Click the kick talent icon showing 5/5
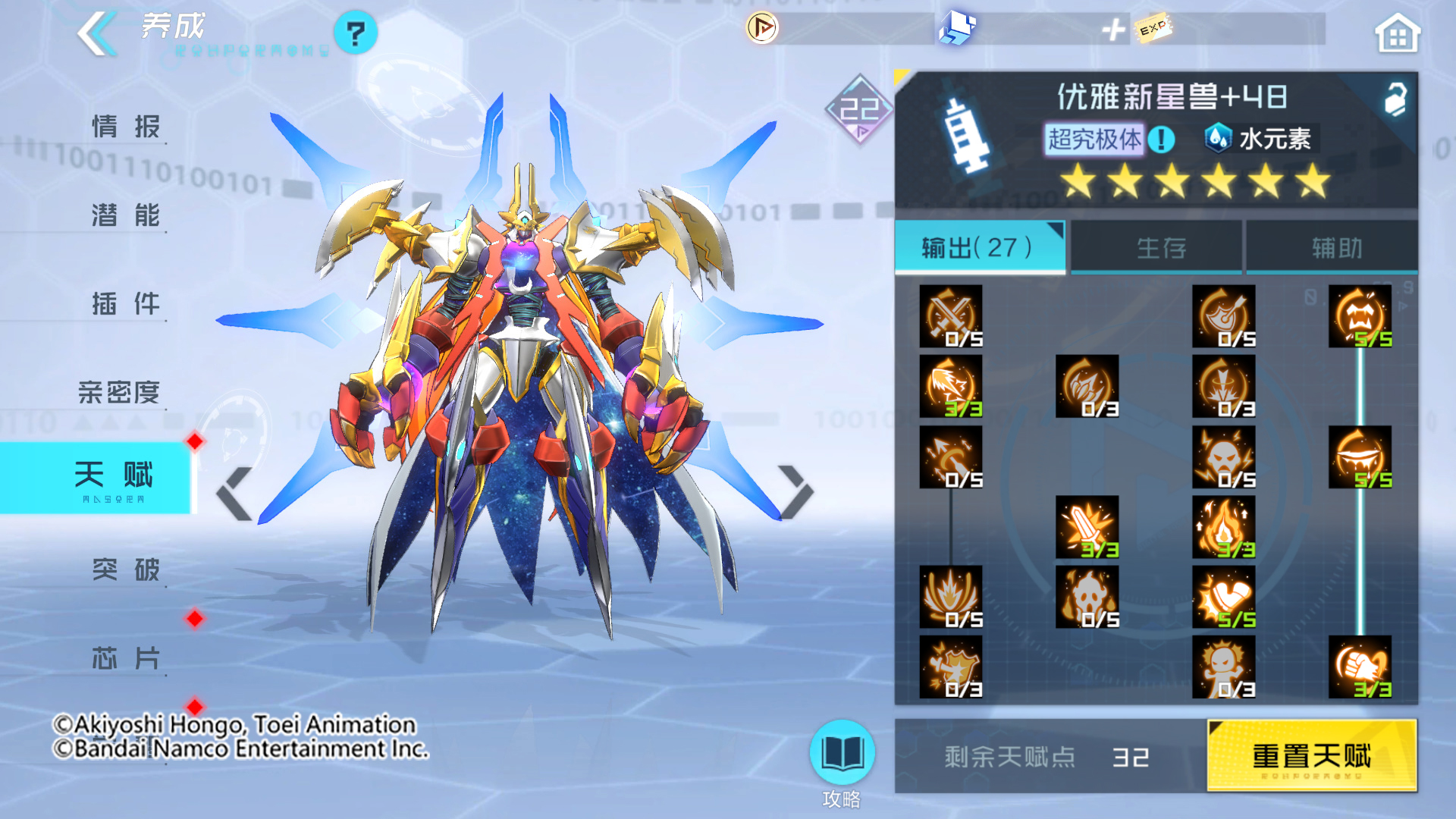The height and width of the screenshot is (819, 1456). pos(1224,598)
